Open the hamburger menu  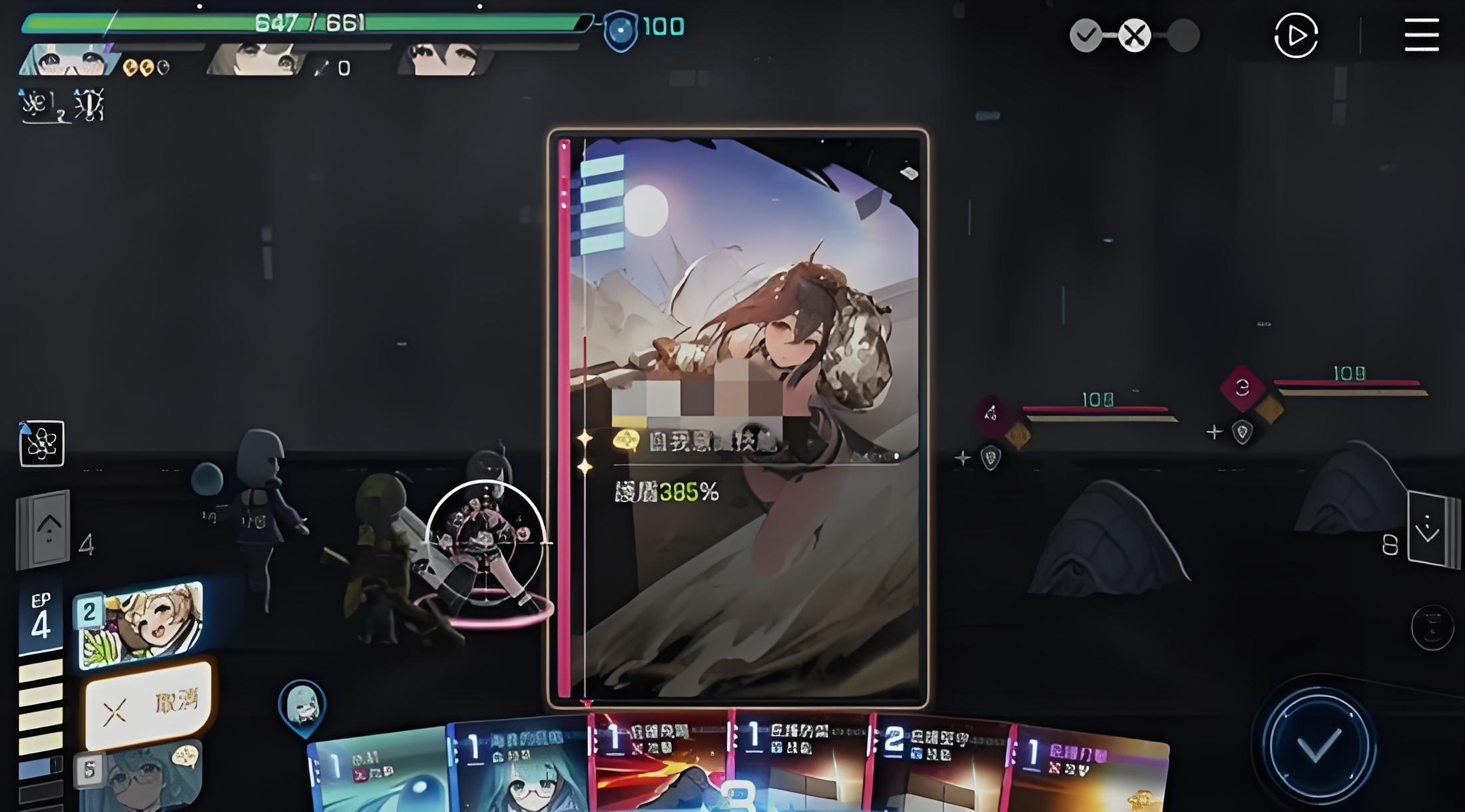(1422, 35)
